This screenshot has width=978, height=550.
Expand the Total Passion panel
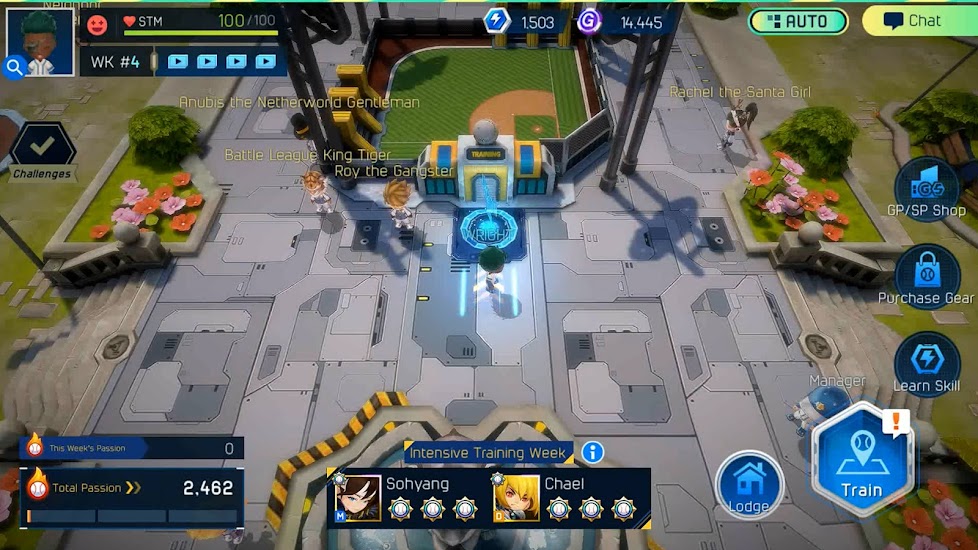(x=132, y=488)
